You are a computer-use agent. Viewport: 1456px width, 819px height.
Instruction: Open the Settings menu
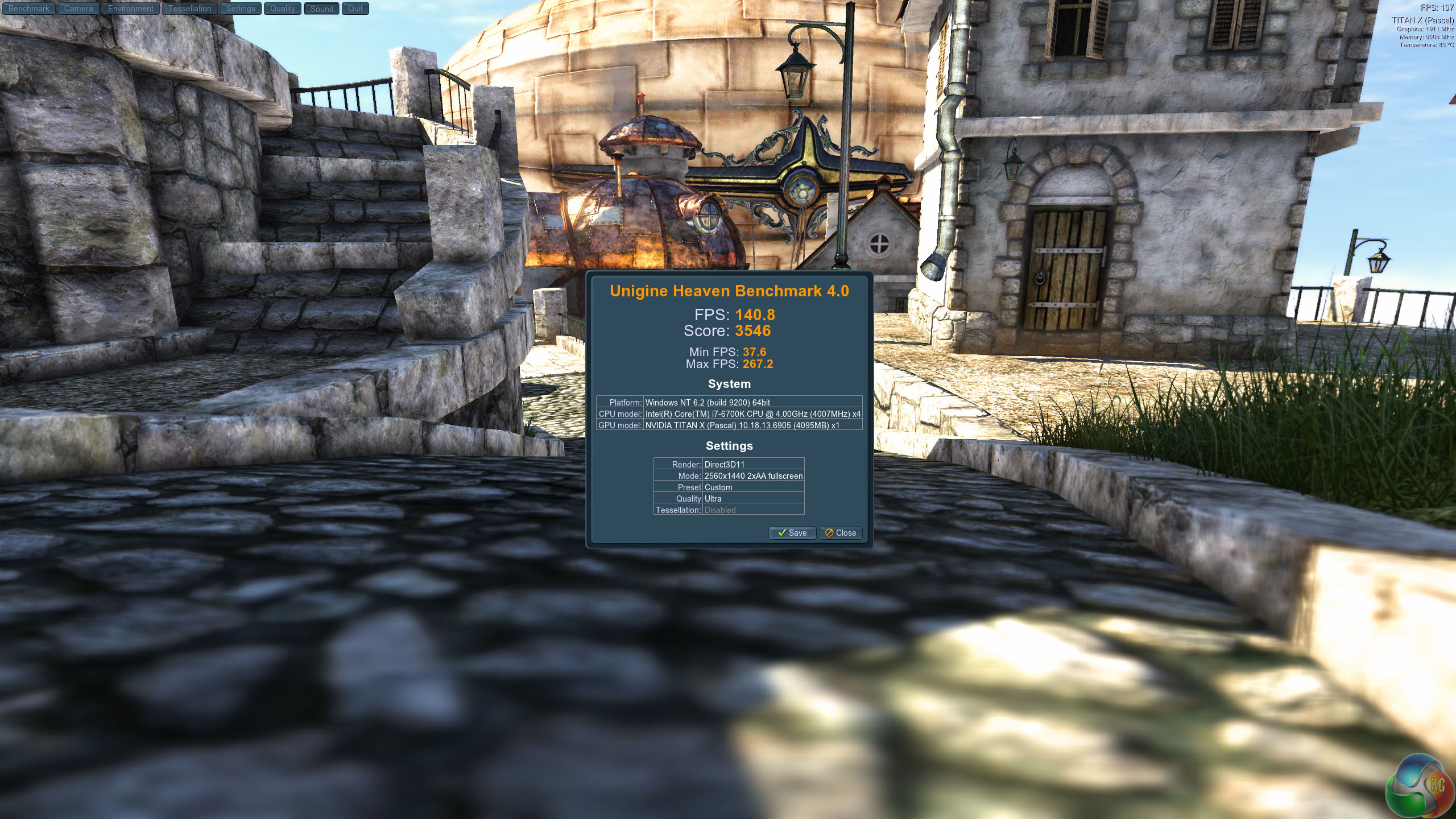241,9
